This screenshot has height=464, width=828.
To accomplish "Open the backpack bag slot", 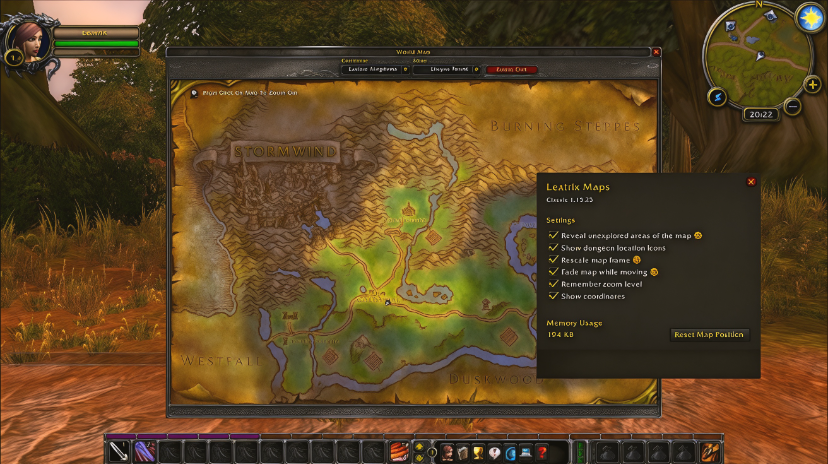I will coord(710,452).
